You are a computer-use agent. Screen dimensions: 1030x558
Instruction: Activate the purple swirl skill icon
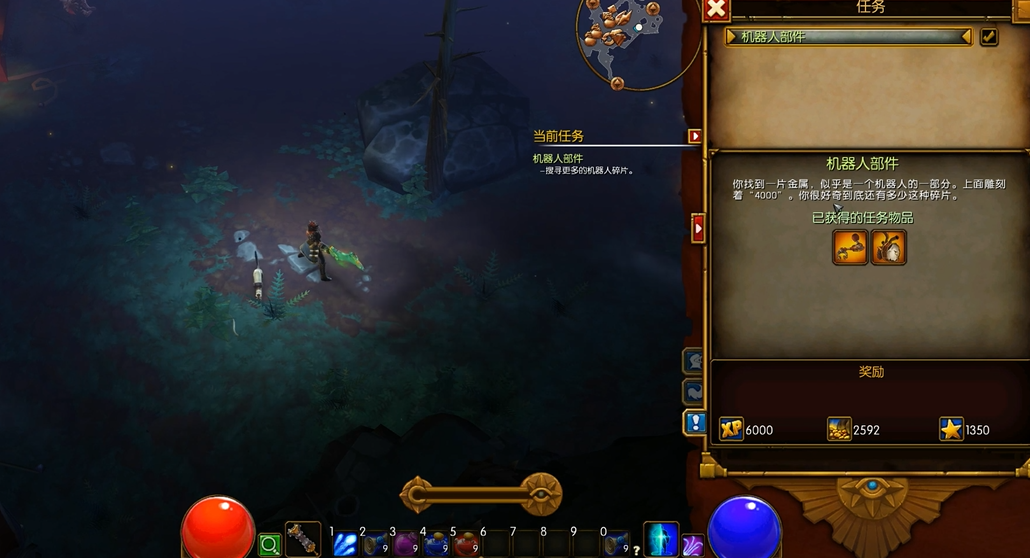[x=692, y=546]
